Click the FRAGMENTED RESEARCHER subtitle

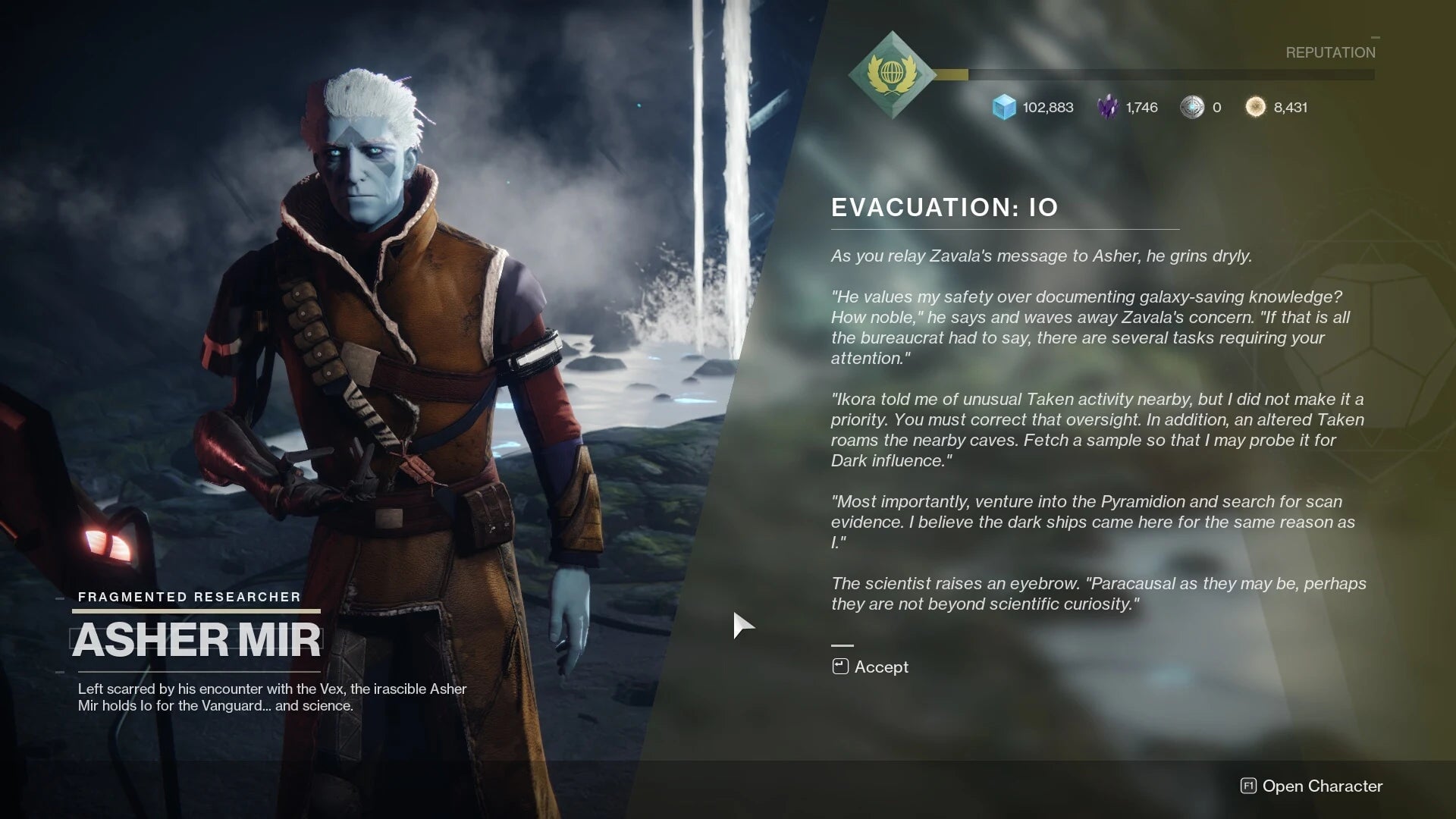coord(188,597)
